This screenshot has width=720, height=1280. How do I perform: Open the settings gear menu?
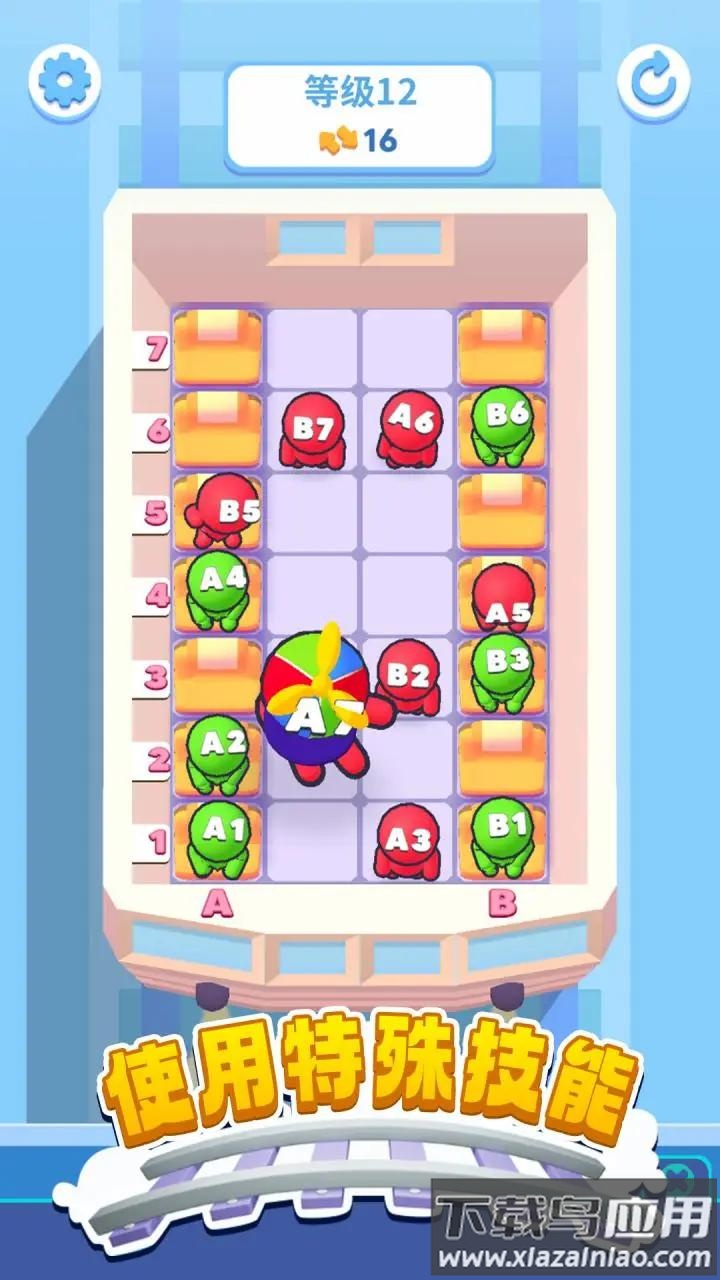click(65, 78)
